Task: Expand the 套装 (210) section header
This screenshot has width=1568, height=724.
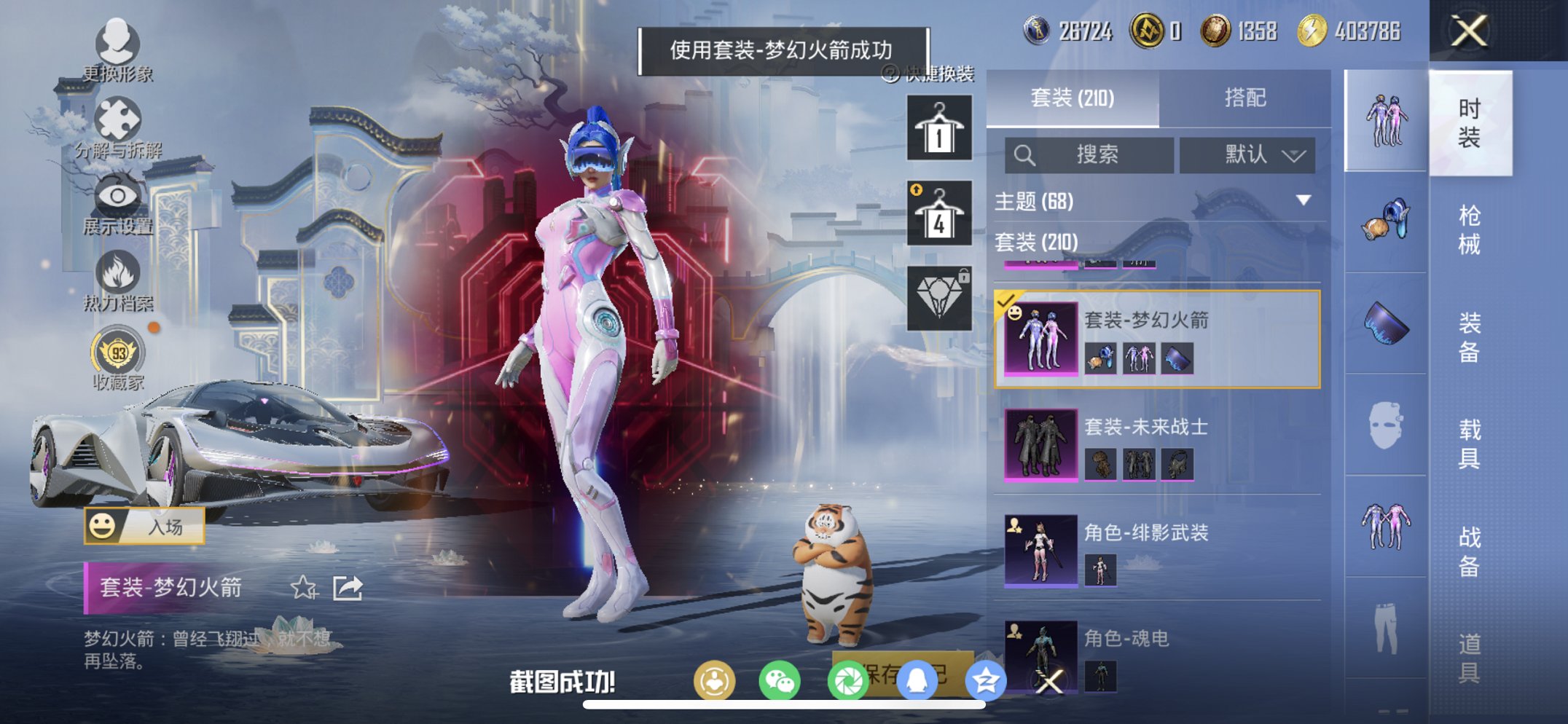Action: [1035, 243]
